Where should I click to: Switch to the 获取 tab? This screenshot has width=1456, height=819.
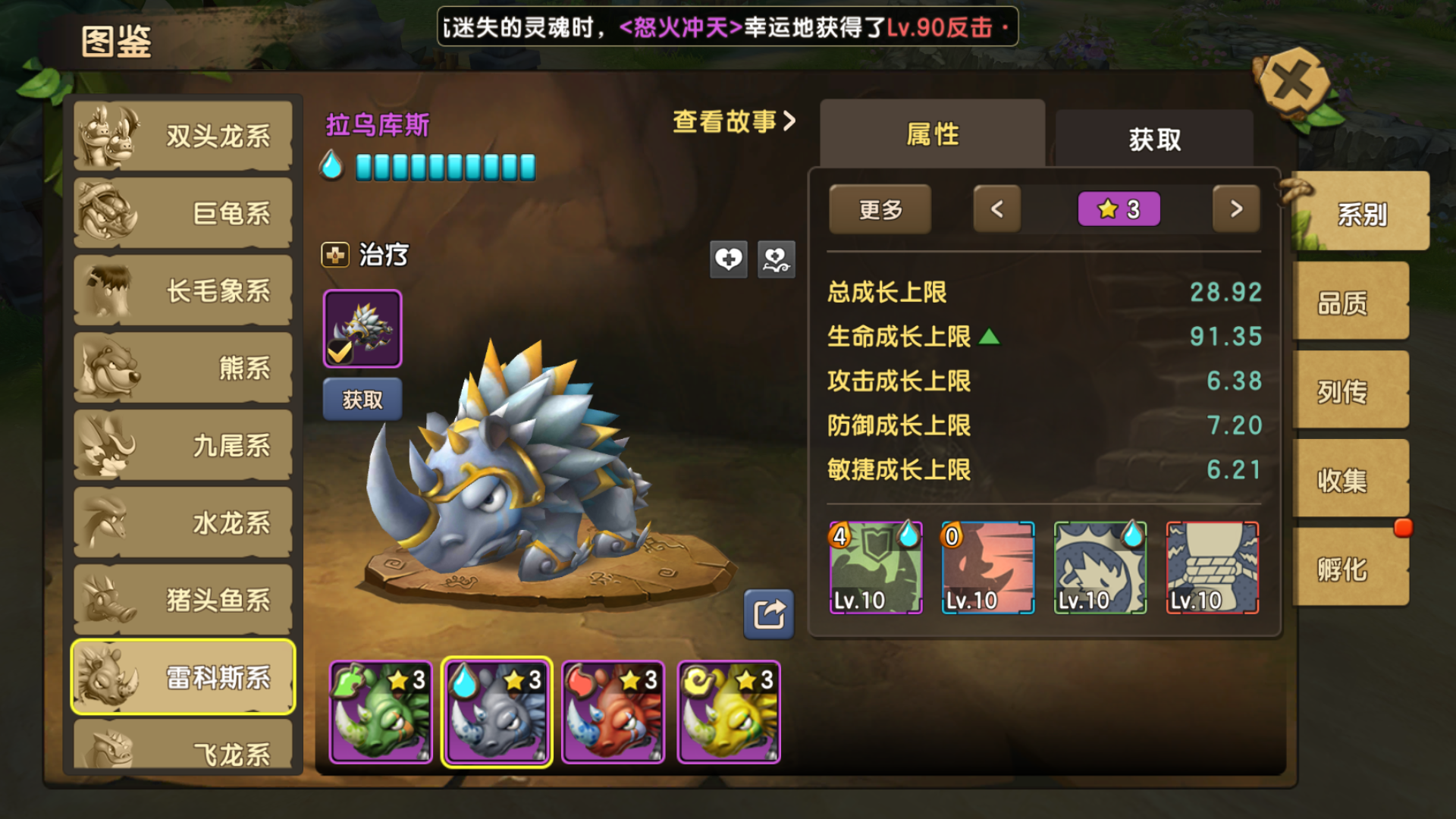[1154, 140]
